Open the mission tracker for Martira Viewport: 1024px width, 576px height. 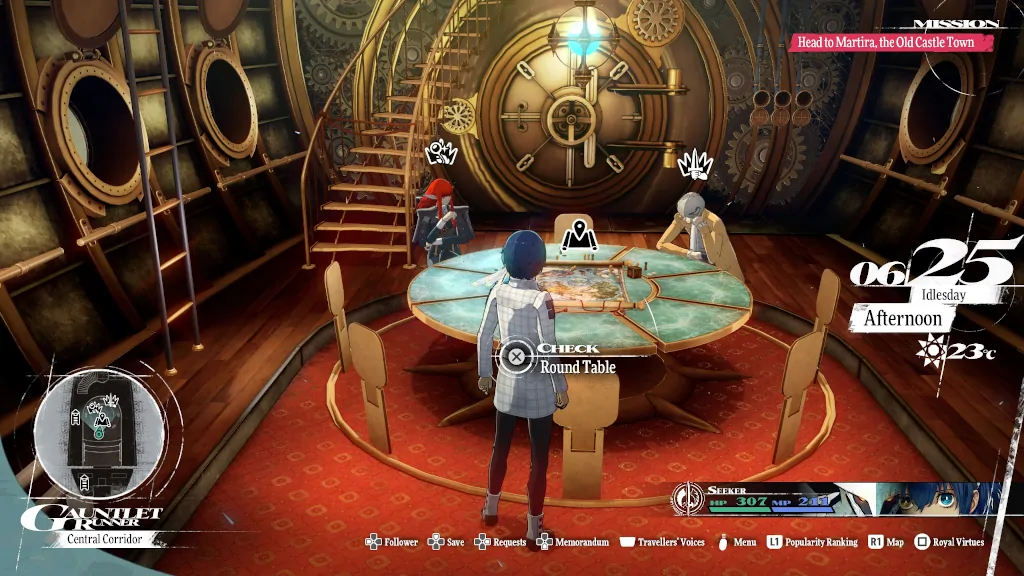pos(895,43)
